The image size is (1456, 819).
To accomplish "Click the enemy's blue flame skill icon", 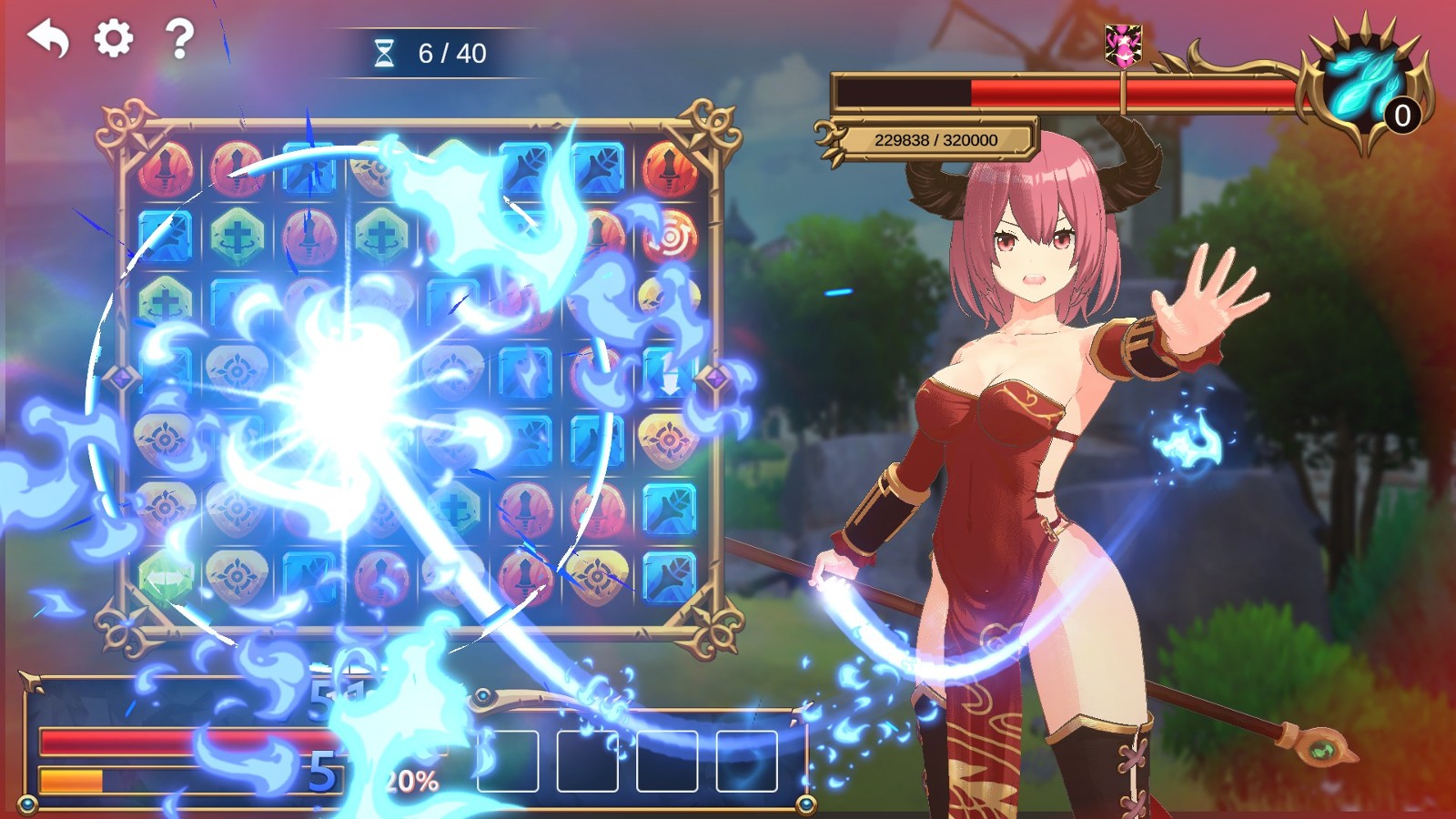I will (1362, 85).
